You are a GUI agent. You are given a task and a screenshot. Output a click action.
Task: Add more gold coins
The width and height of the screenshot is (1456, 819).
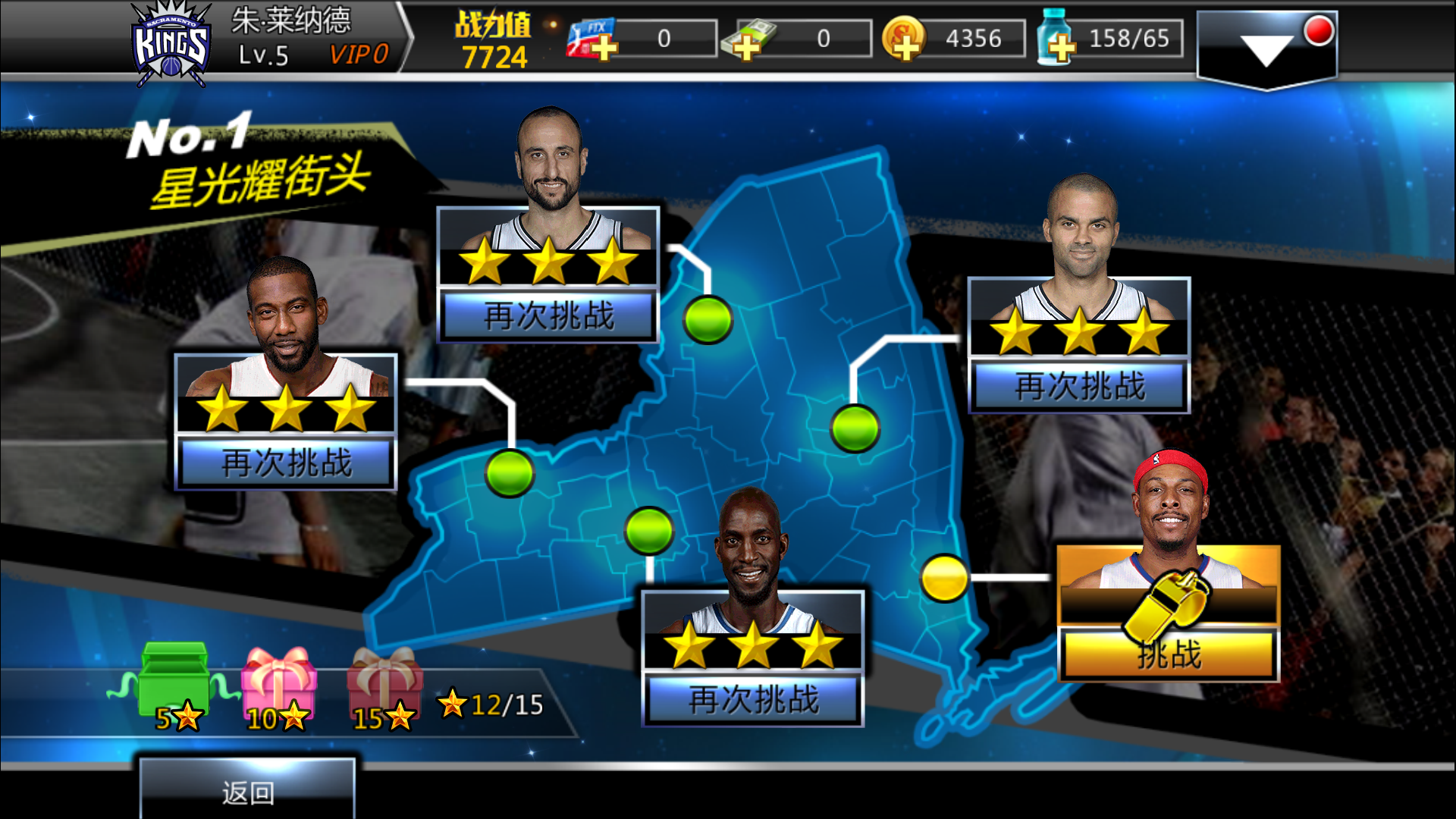(x=903, y=39)
